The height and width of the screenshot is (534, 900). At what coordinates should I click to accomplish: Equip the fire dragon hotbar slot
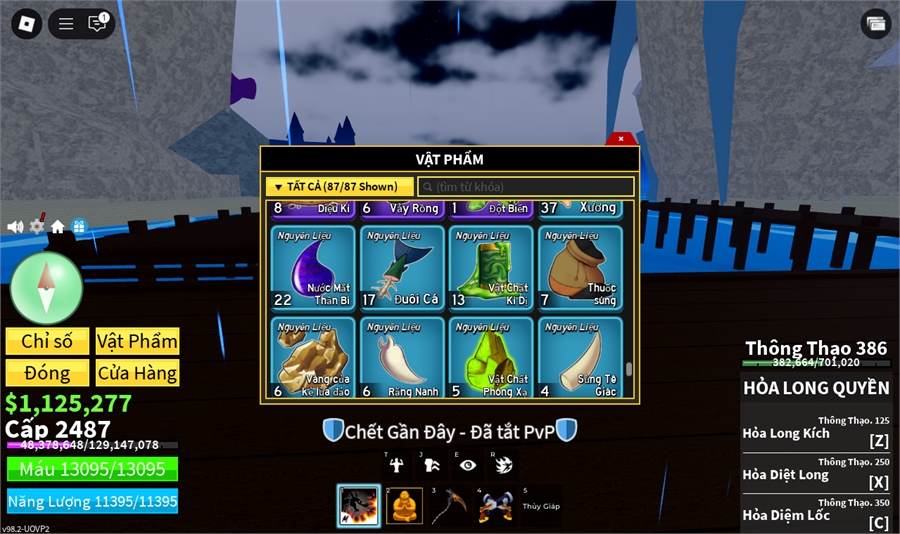tap(358, 506)
